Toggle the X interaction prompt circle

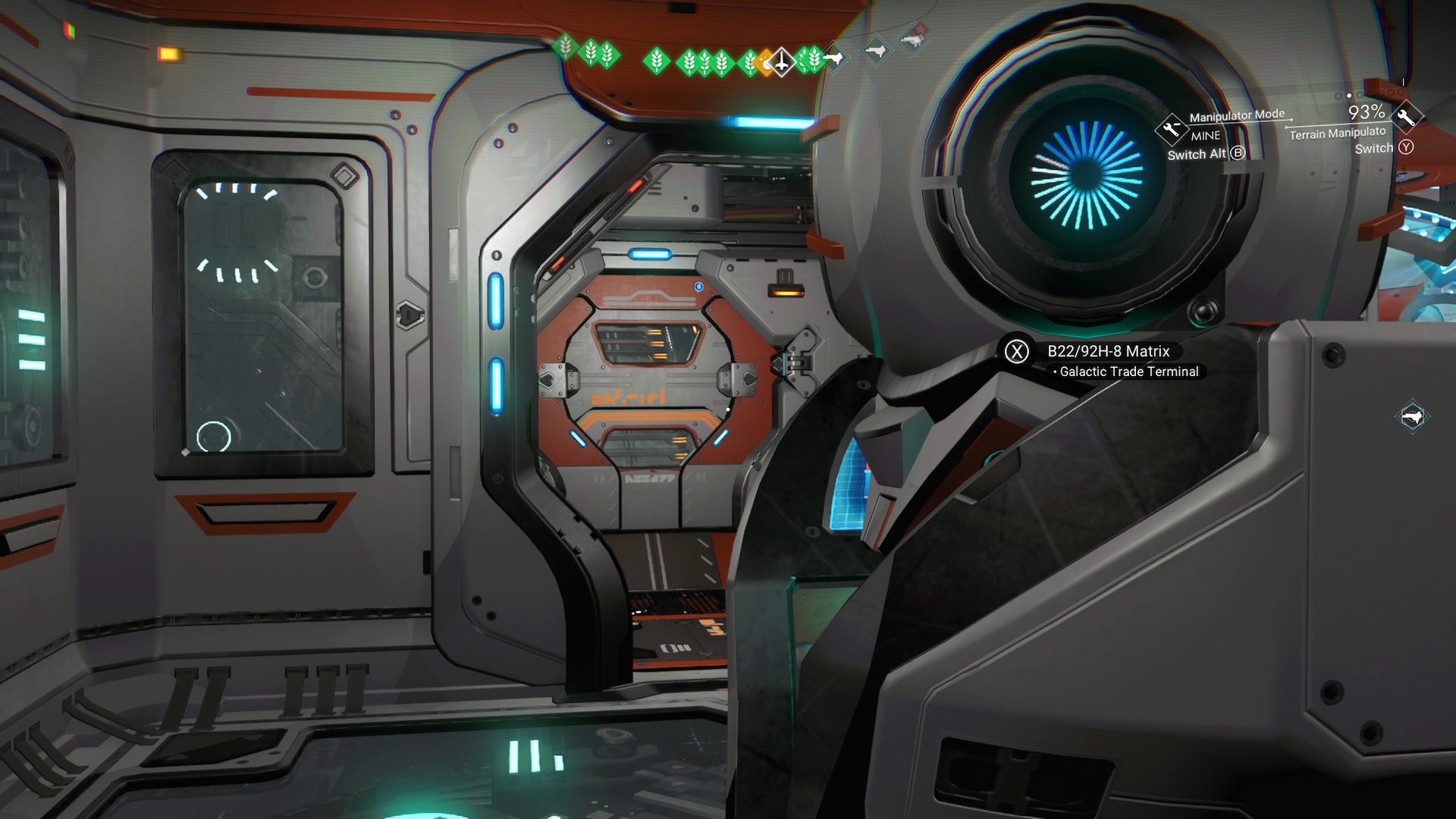(1017, 353)
